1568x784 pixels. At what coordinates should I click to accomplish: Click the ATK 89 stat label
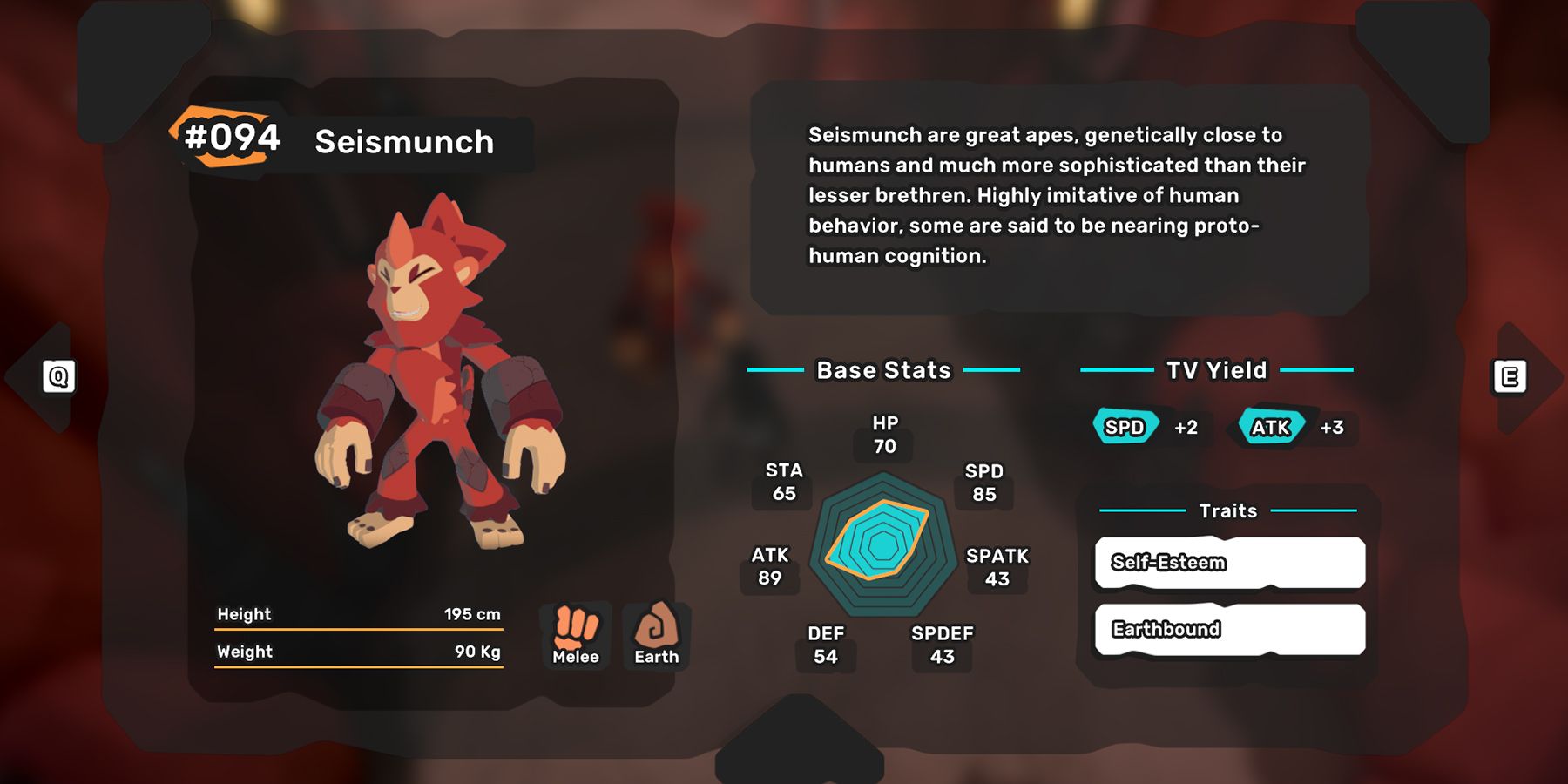(x=771, y=564)
